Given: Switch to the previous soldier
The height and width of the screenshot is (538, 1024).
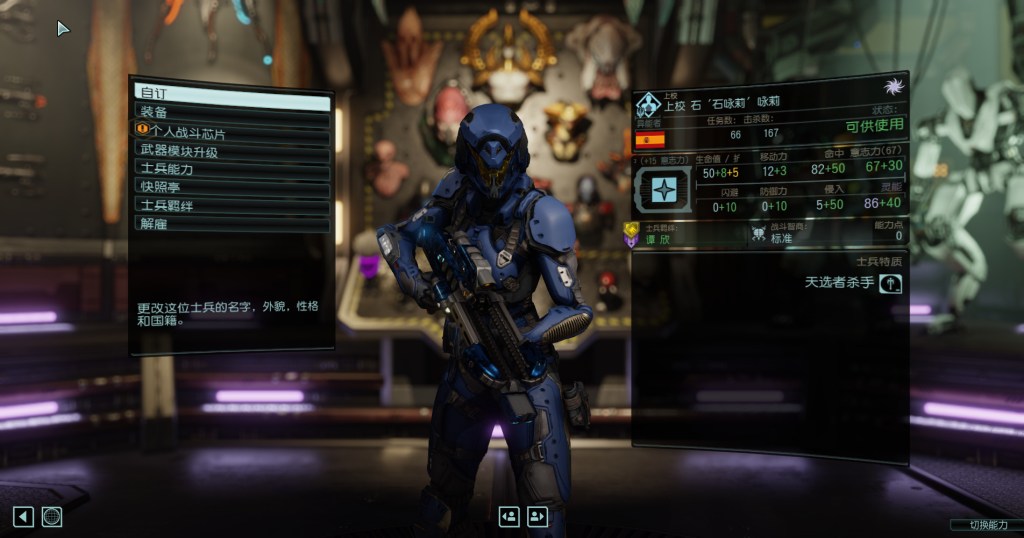Looking at the screenshot, I should [x=509, y=516].
